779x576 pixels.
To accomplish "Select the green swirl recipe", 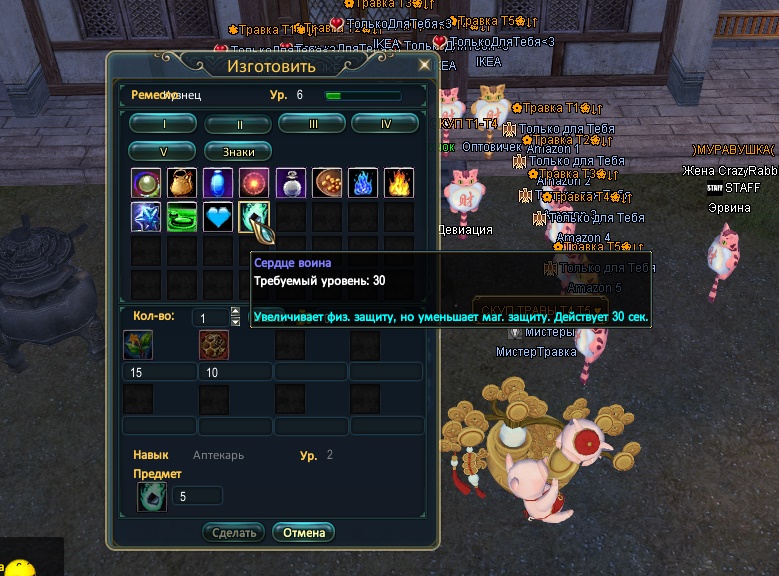I will click(x=182, y=217).
